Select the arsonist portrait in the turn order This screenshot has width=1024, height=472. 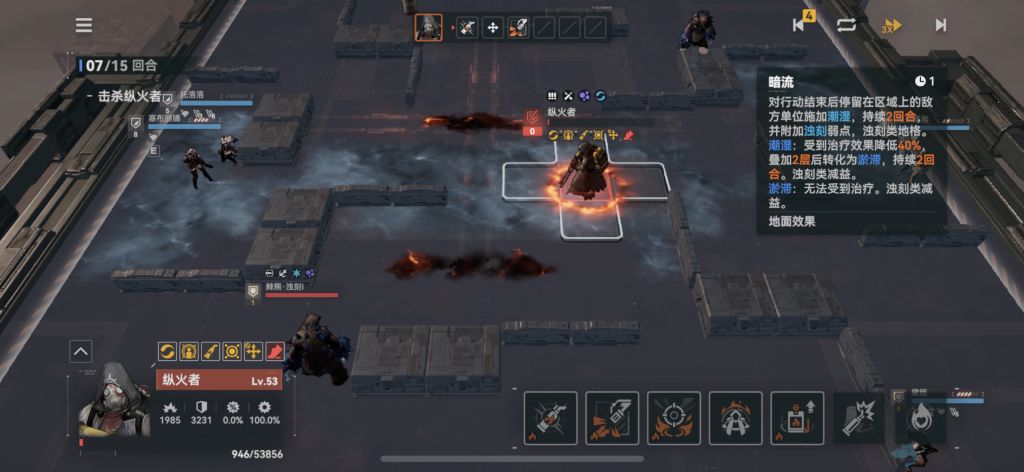pyautogui.click(x=429, y=27)
